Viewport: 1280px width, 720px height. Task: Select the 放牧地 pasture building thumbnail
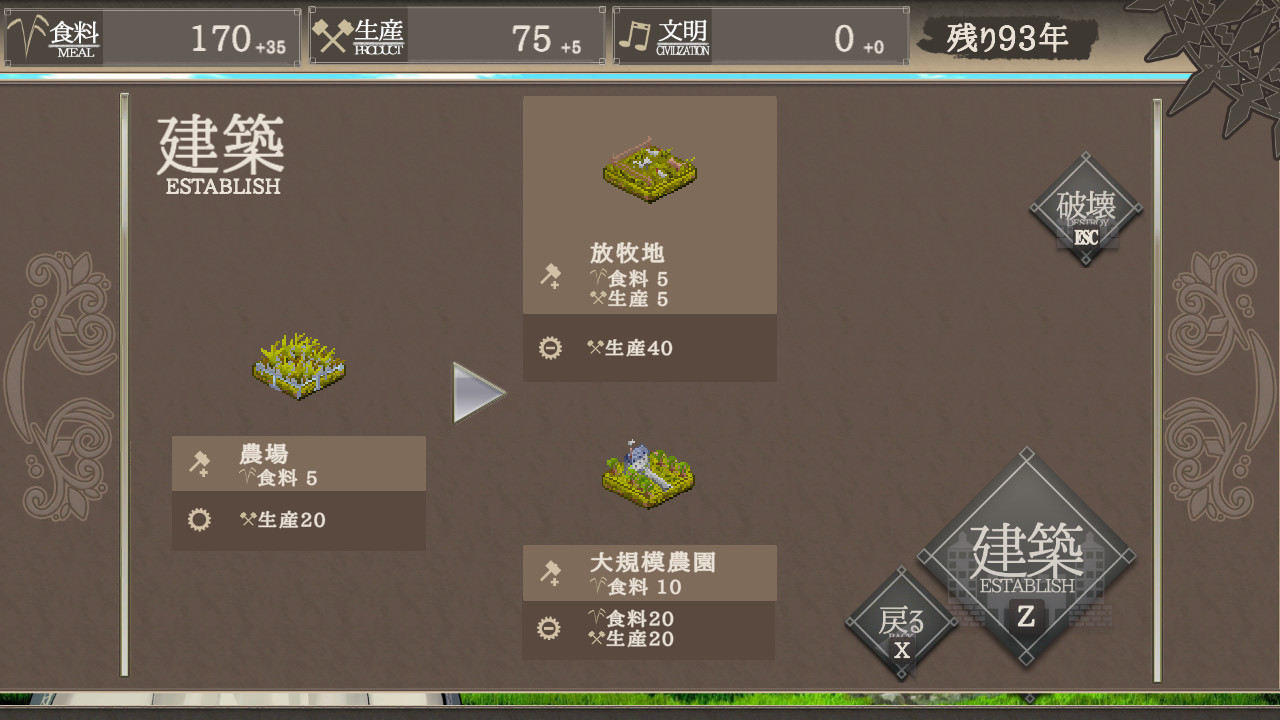pyautogui.click(x=649, y=170)
